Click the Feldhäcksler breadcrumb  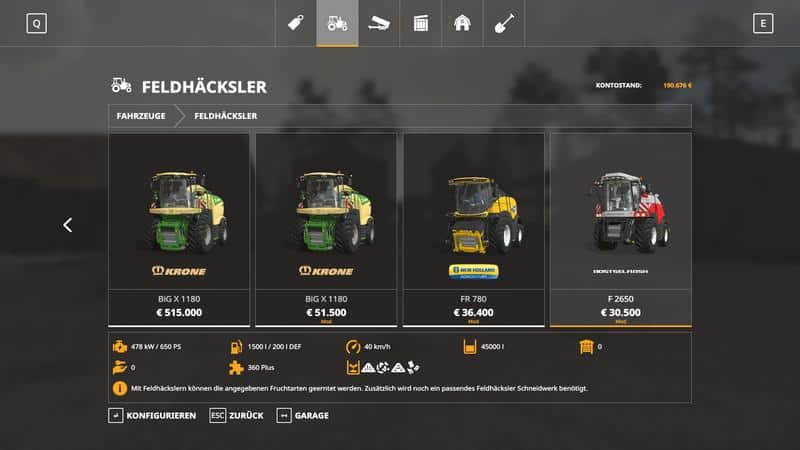tap(225, 116)
